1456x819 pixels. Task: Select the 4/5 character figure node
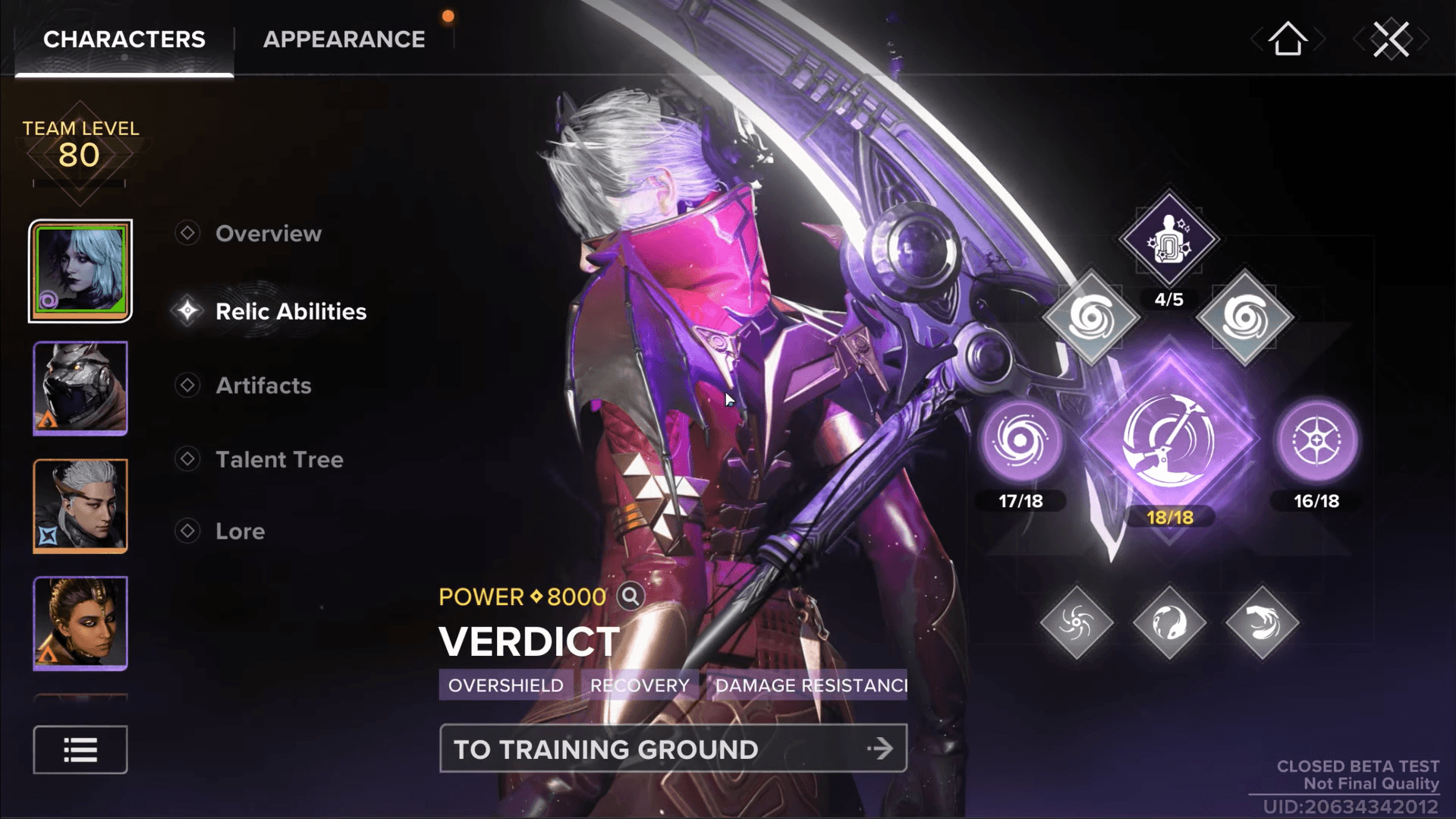[x=1168, y=240]
